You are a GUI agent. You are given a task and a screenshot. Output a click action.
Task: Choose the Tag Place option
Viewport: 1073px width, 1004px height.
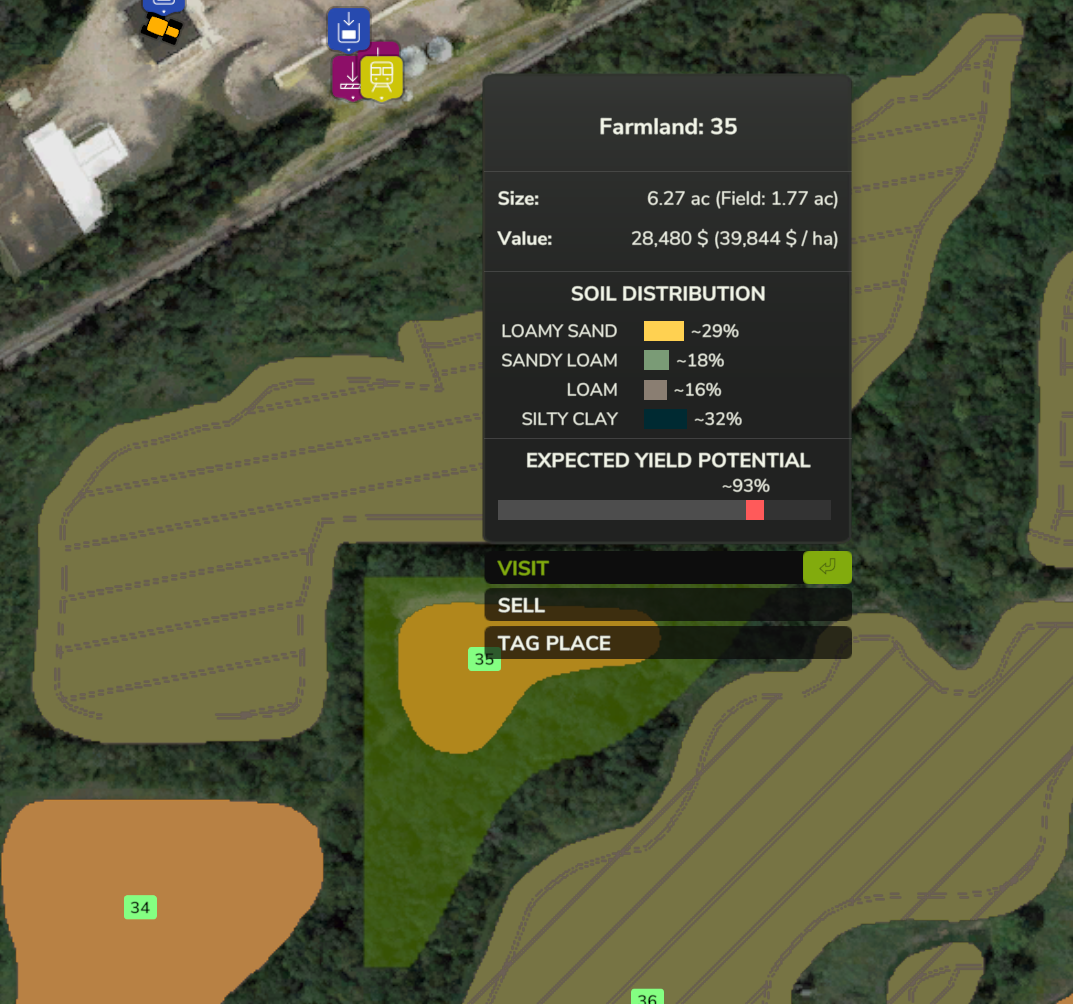pyautogui.click(x=667, y=643)
